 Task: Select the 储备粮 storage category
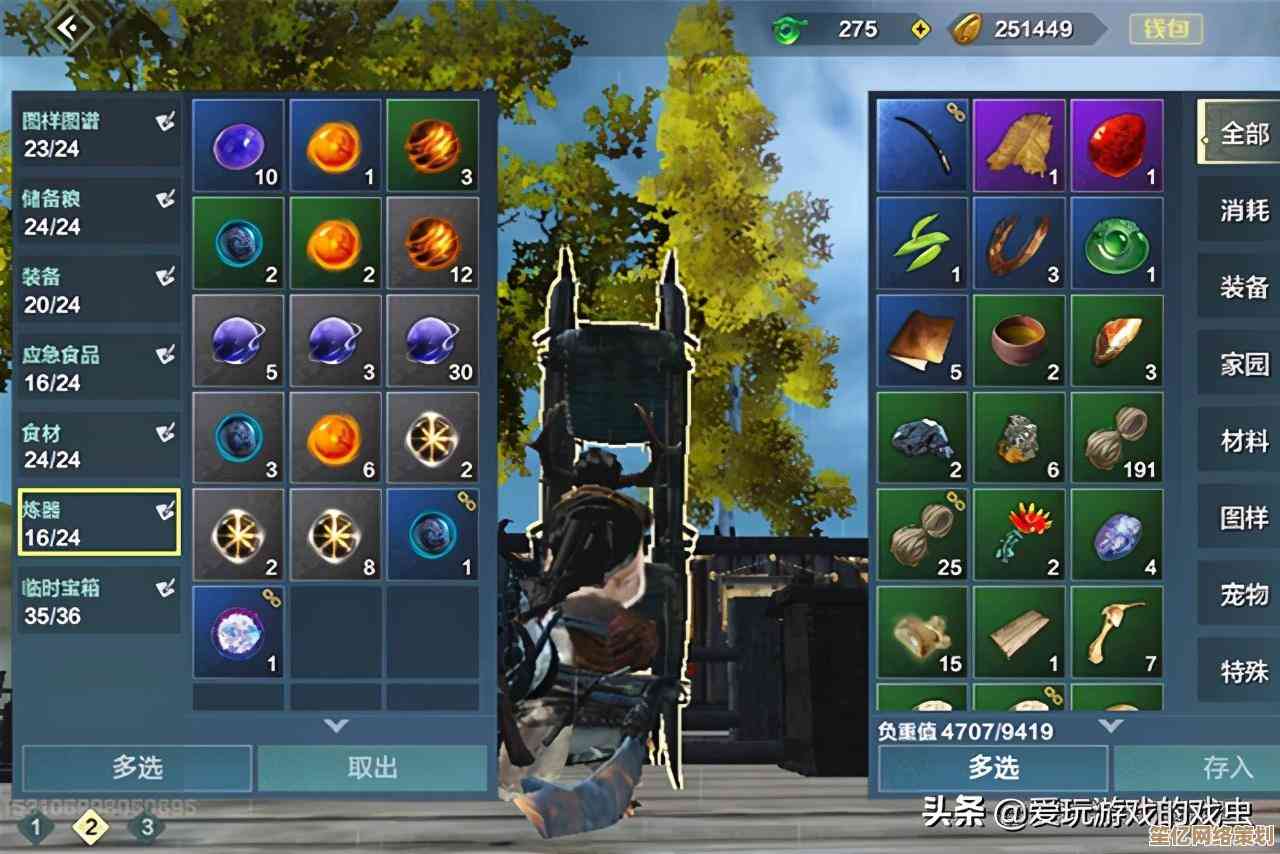pos(98,212)
